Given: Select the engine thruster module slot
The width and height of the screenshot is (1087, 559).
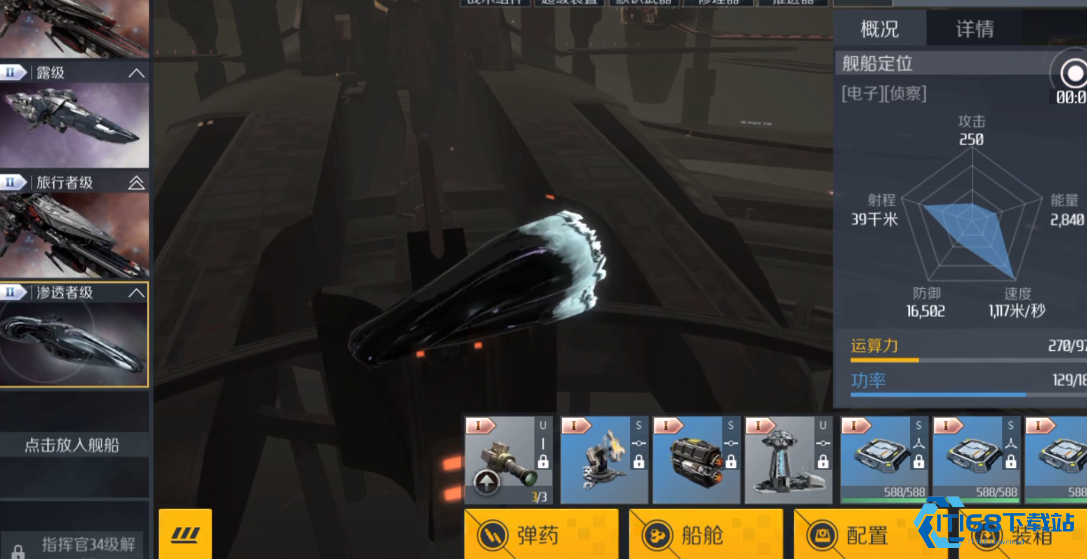Looking at the screenshot, I should click(x=697, y=460).
